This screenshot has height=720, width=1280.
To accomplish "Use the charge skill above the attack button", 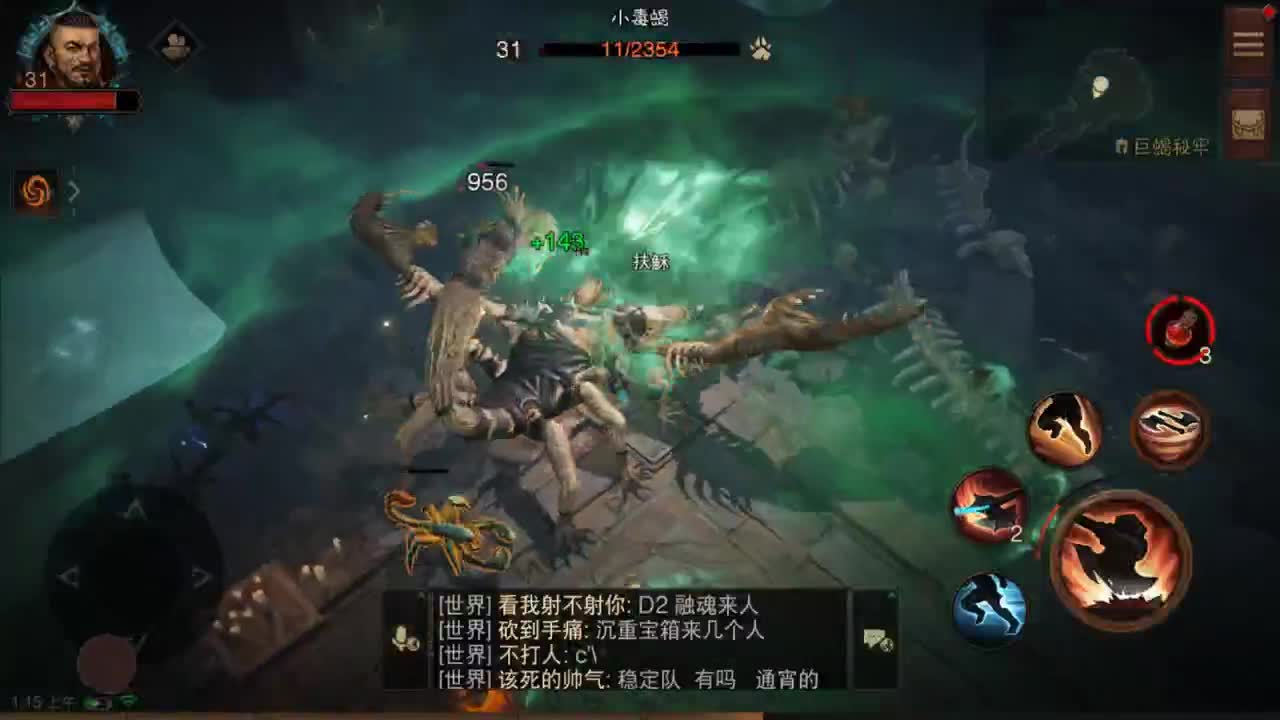I will 1065,428.
